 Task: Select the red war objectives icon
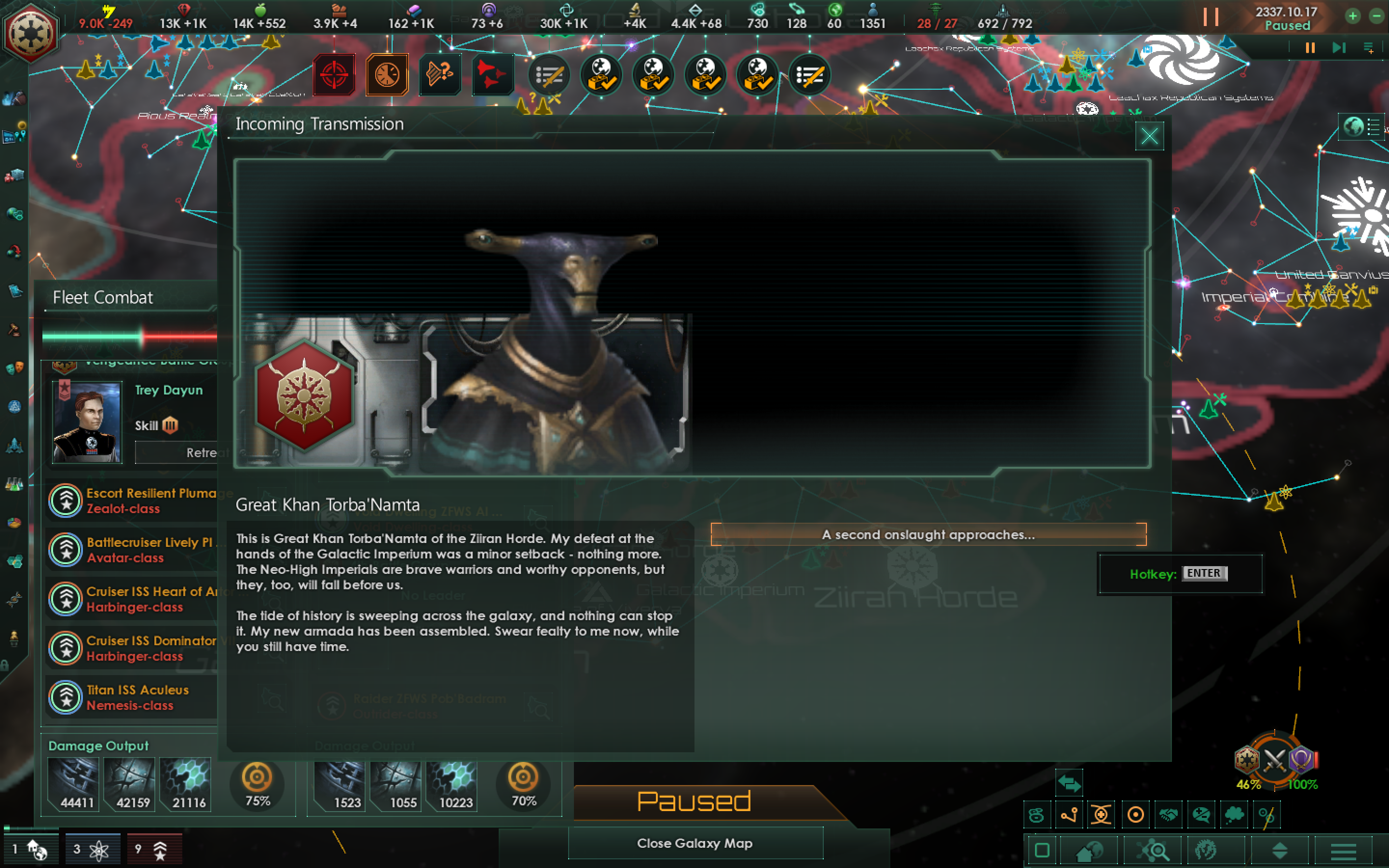[x=335, y=74]
